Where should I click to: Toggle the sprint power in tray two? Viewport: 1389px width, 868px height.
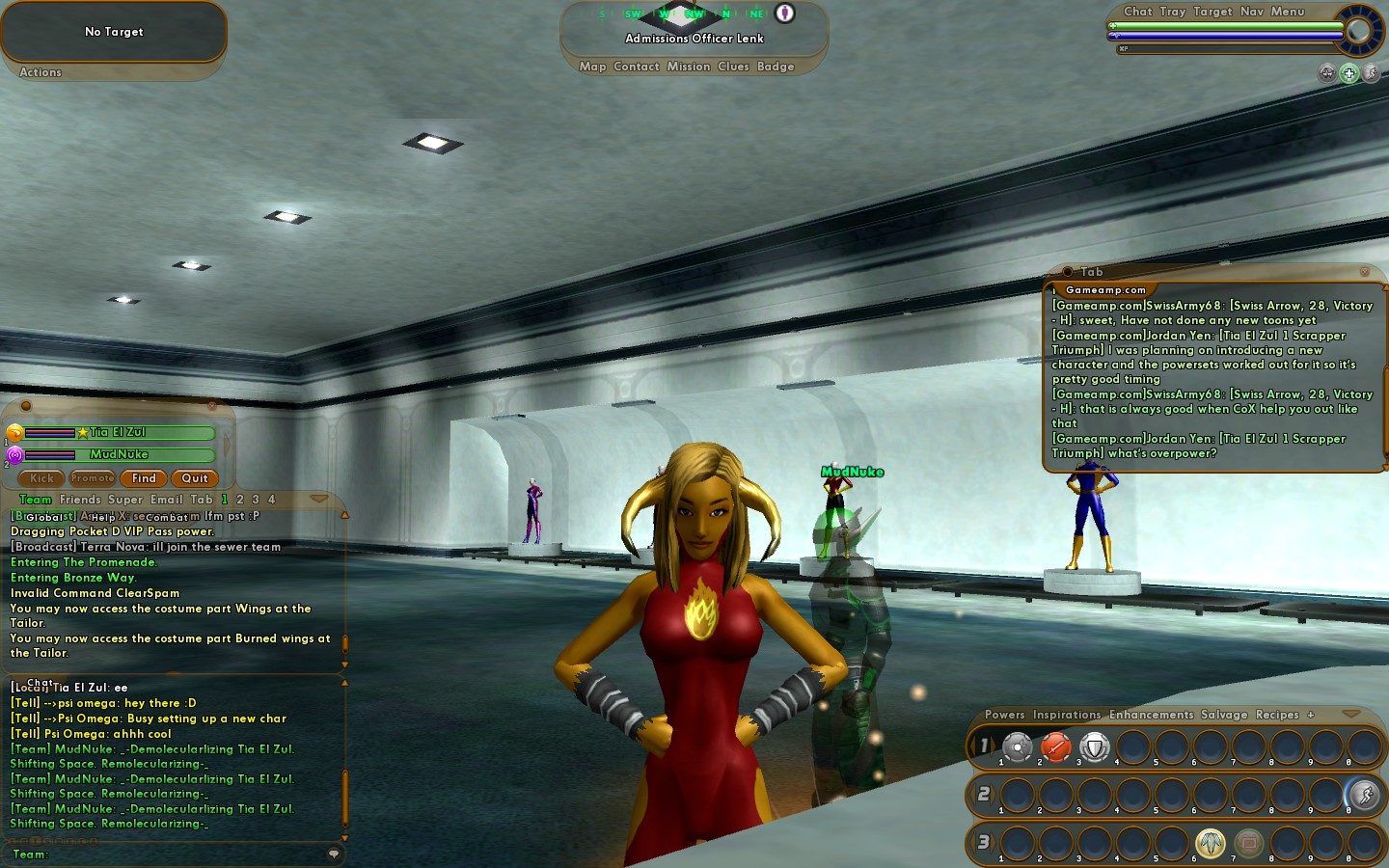point(1364,795)
